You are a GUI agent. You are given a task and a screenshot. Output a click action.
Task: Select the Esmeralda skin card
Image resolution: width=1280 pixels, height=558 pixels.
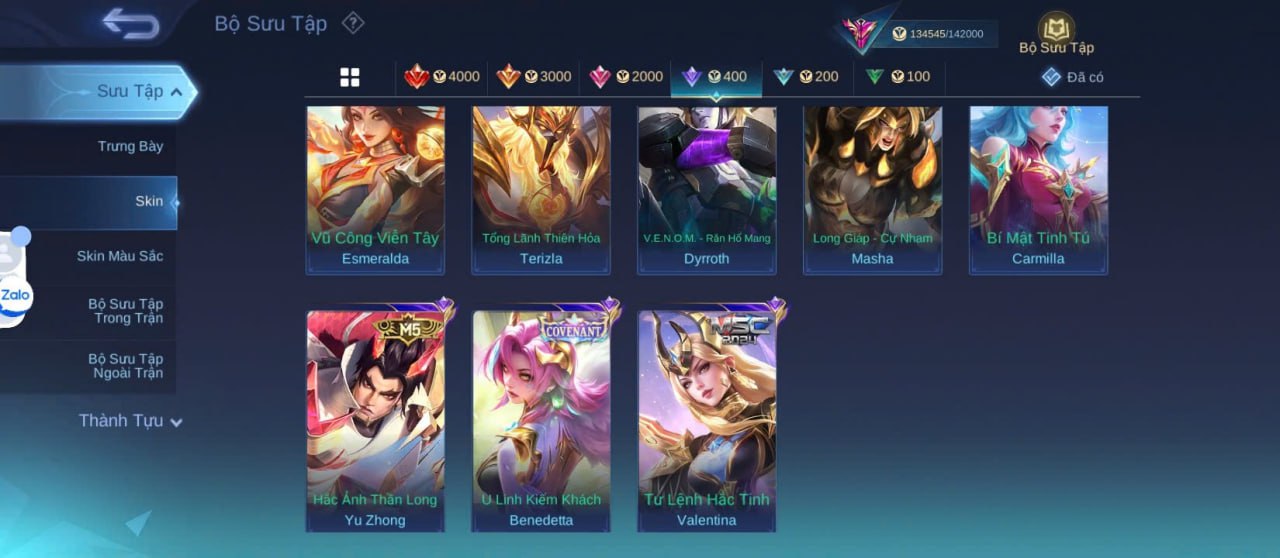pyautogui.click(x=375, y=190)
